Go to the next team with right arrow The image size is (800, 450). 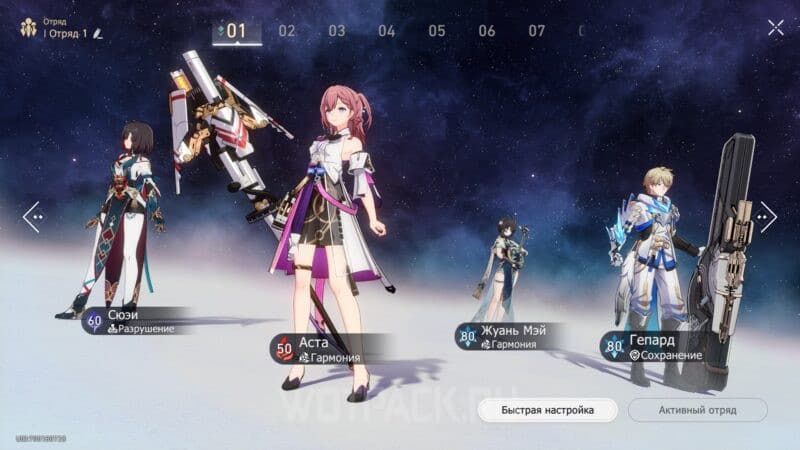(x=767, y=215)
